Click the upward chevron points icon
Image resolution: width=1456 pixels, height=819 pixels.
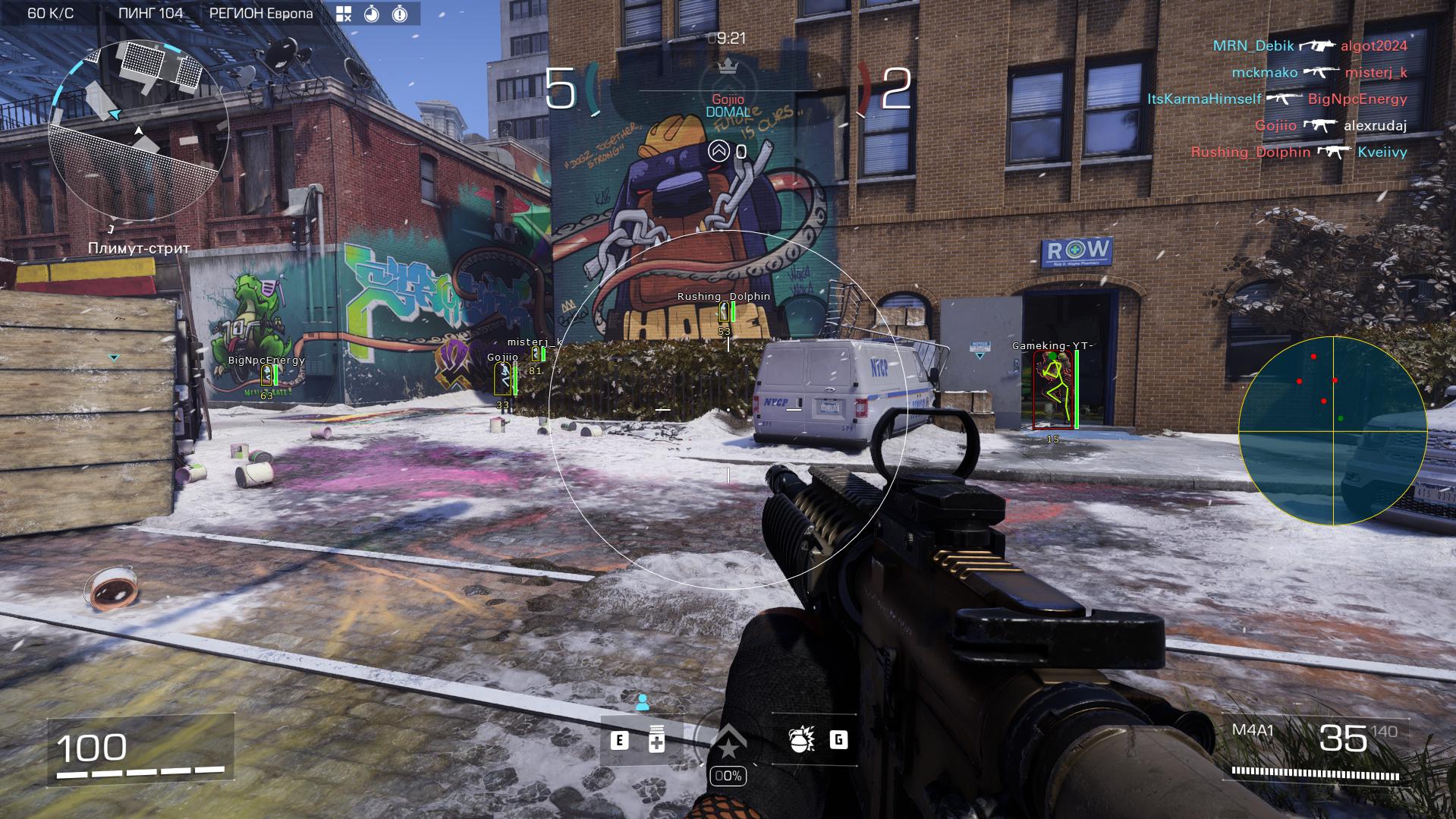point(718,151)
